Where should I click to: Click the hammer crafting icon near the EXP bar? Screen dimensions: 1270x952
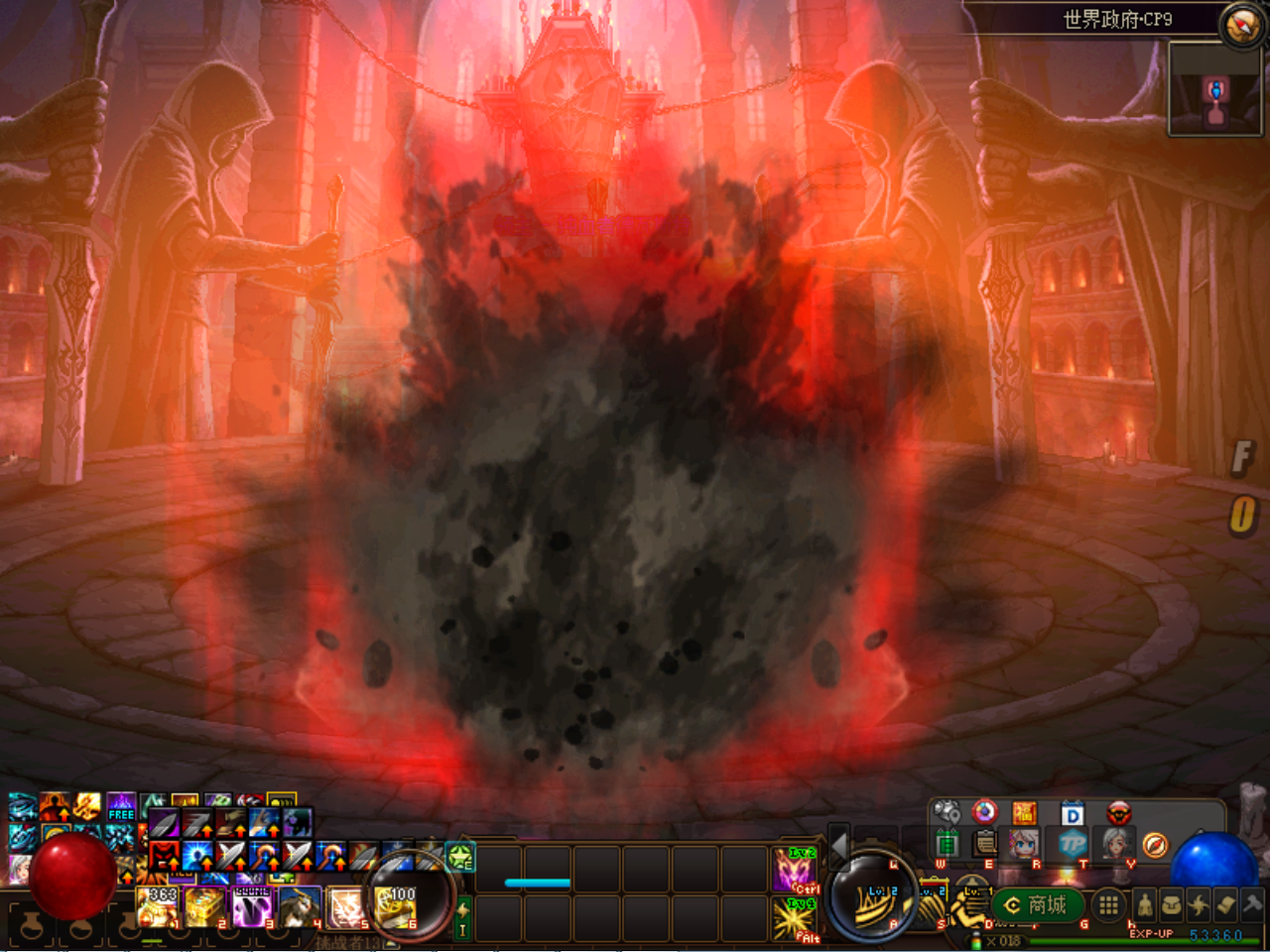click(1254, 903)
